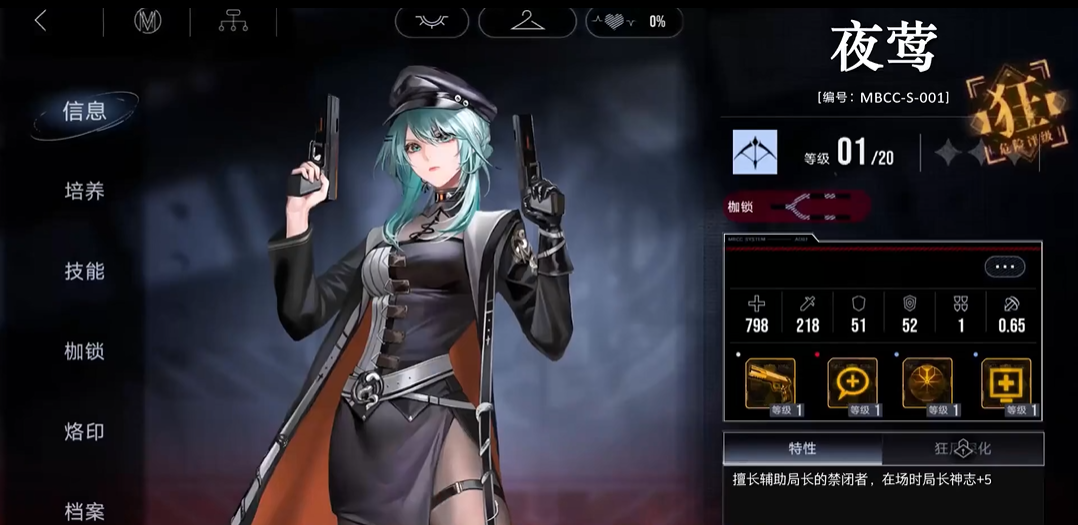The height and width of the screenshot is (525, 1078).
Task: Select the pistol skill icon
Action: coord(770,385)
